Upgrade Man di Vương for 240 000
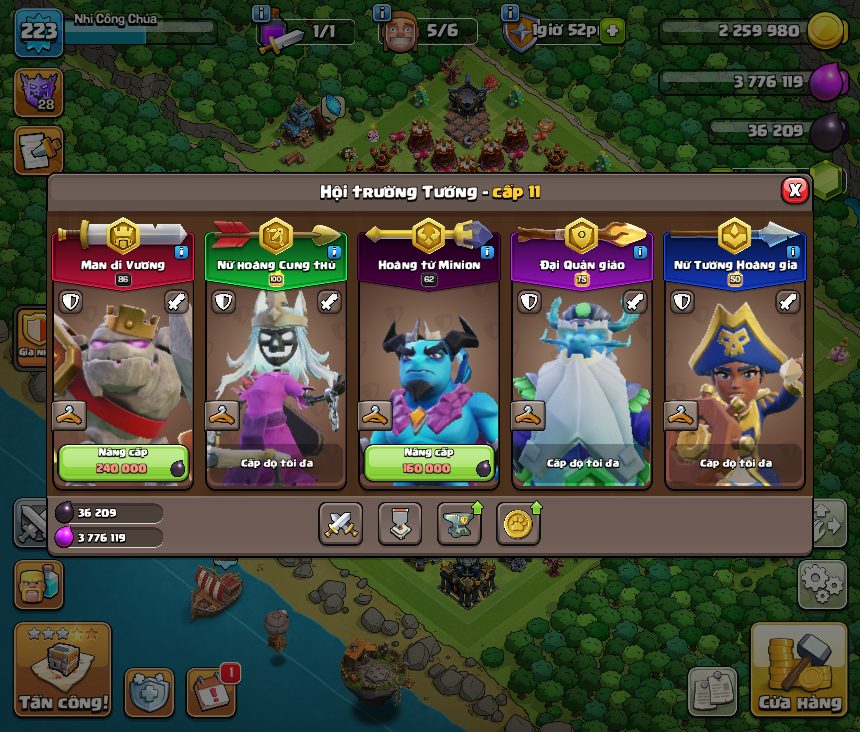 coord(124,463)
